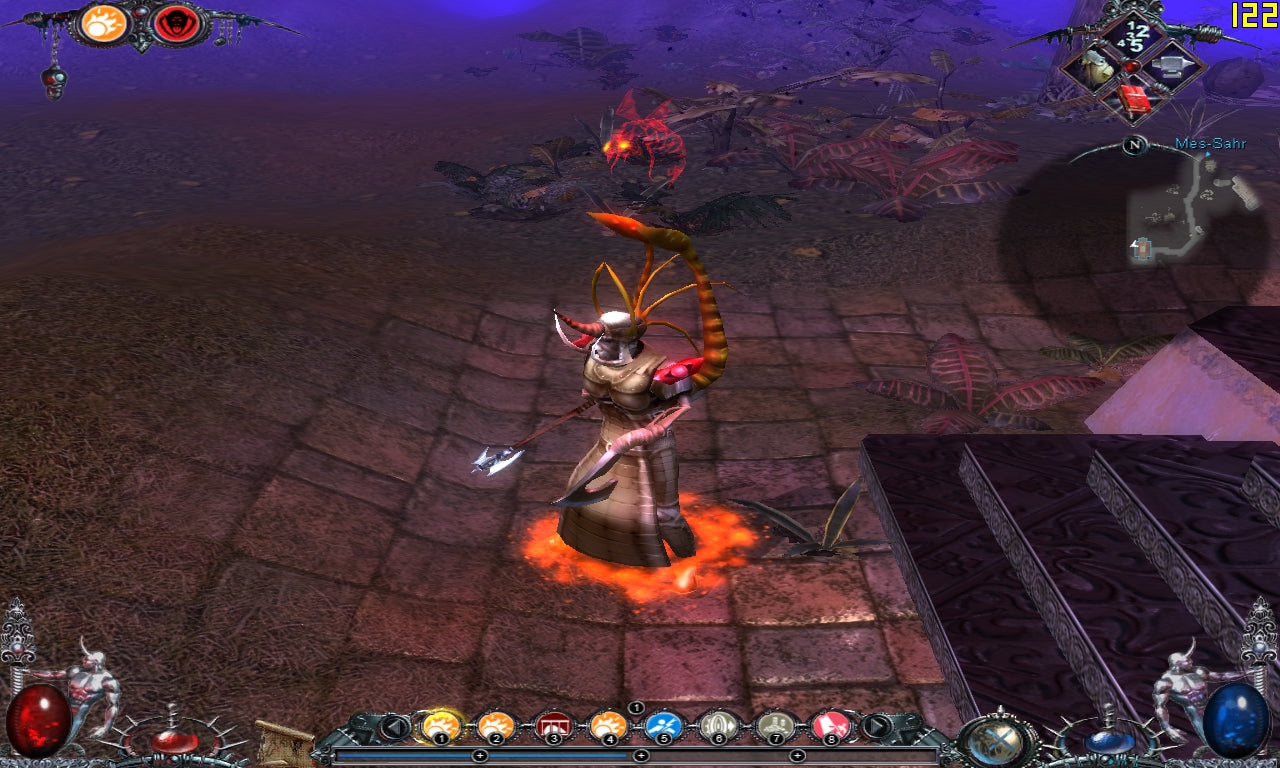1280x768 pixels.
Task: Activate the blue skill in hotbar slot 5
Action: (x=663, y=726)
